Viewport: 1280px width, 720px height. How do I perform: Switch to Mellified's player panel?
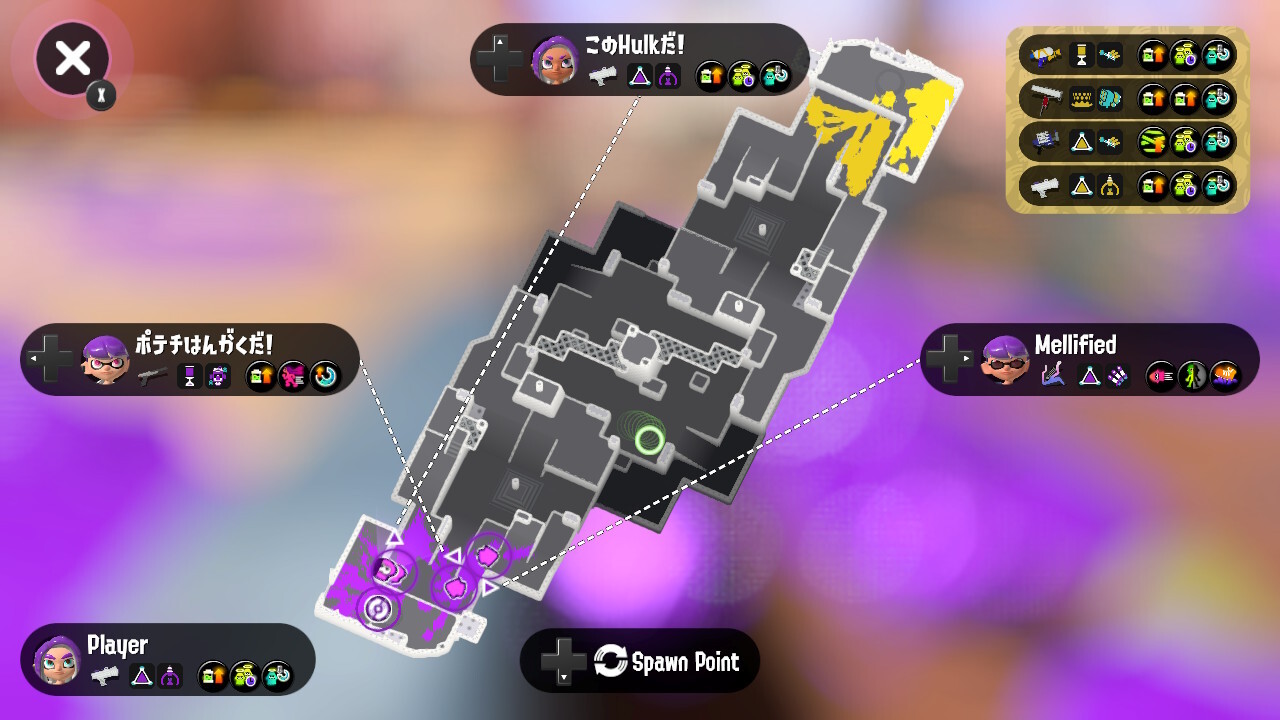[1090, 360]
